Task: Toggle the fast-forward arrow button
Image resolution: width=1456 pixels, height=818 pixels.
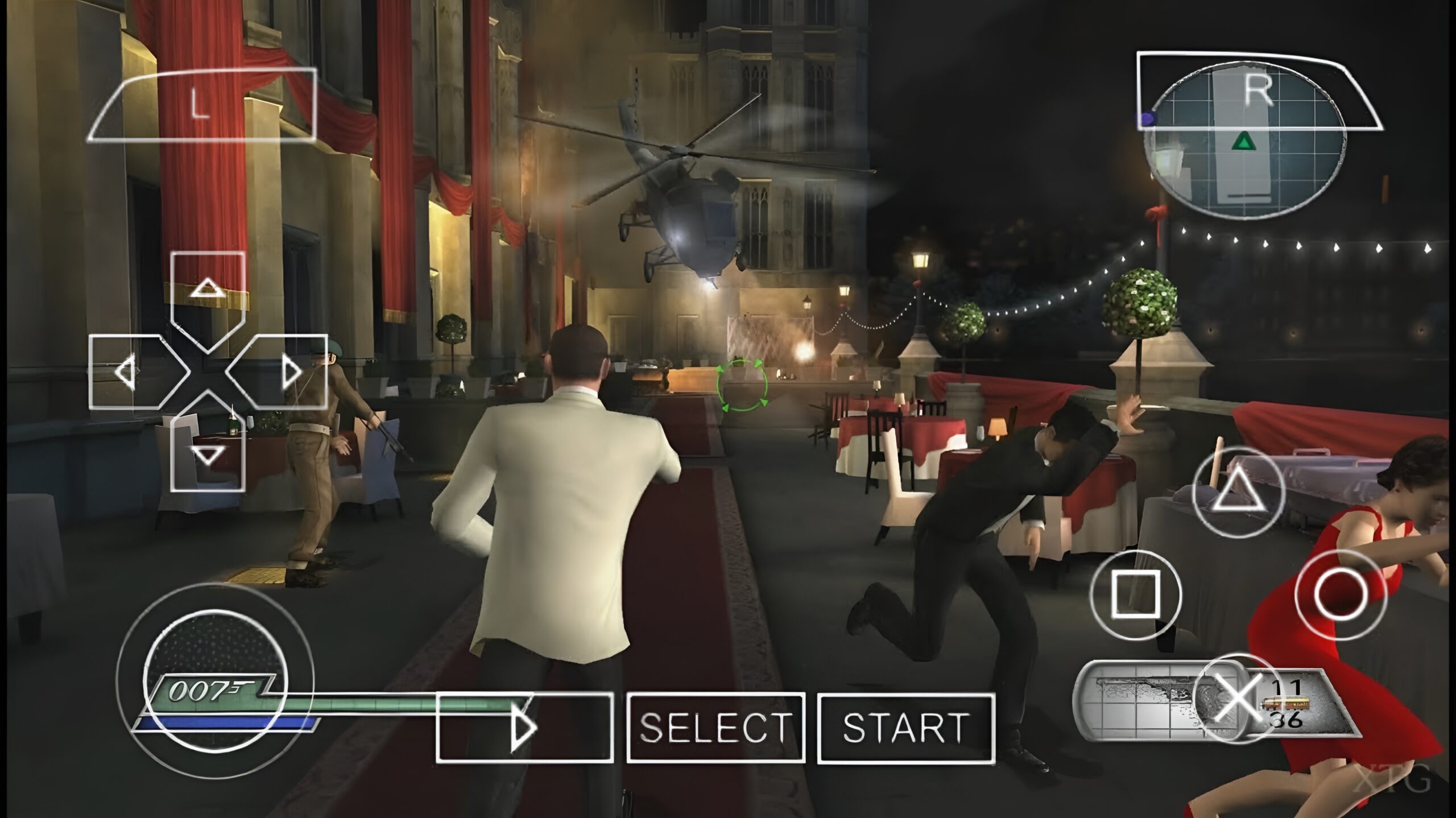Action: pyautogui.click(x=524, y=726)
